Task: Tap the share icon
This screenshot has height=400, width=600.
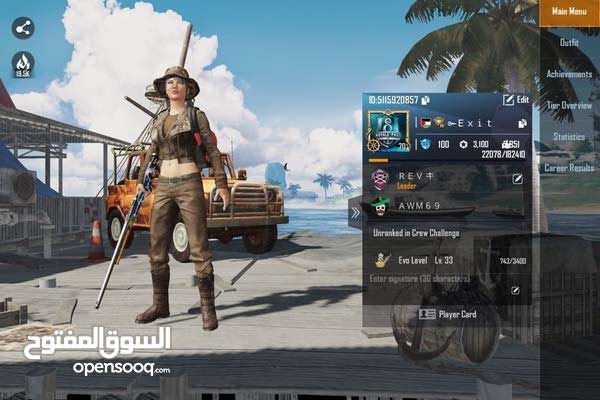Action: 23,29
